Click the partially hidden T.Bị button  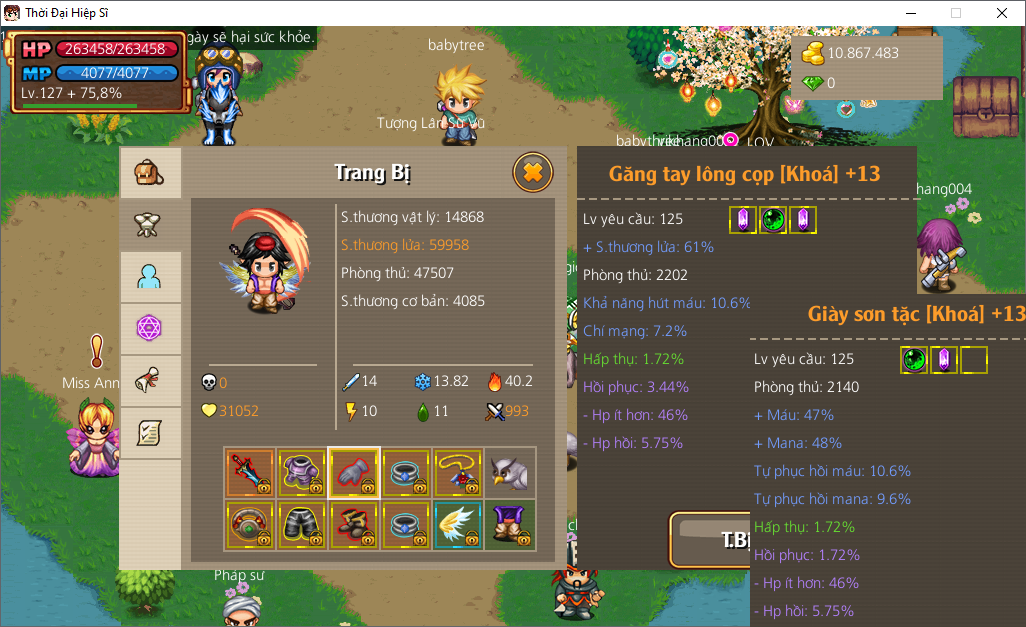(712, 540)
